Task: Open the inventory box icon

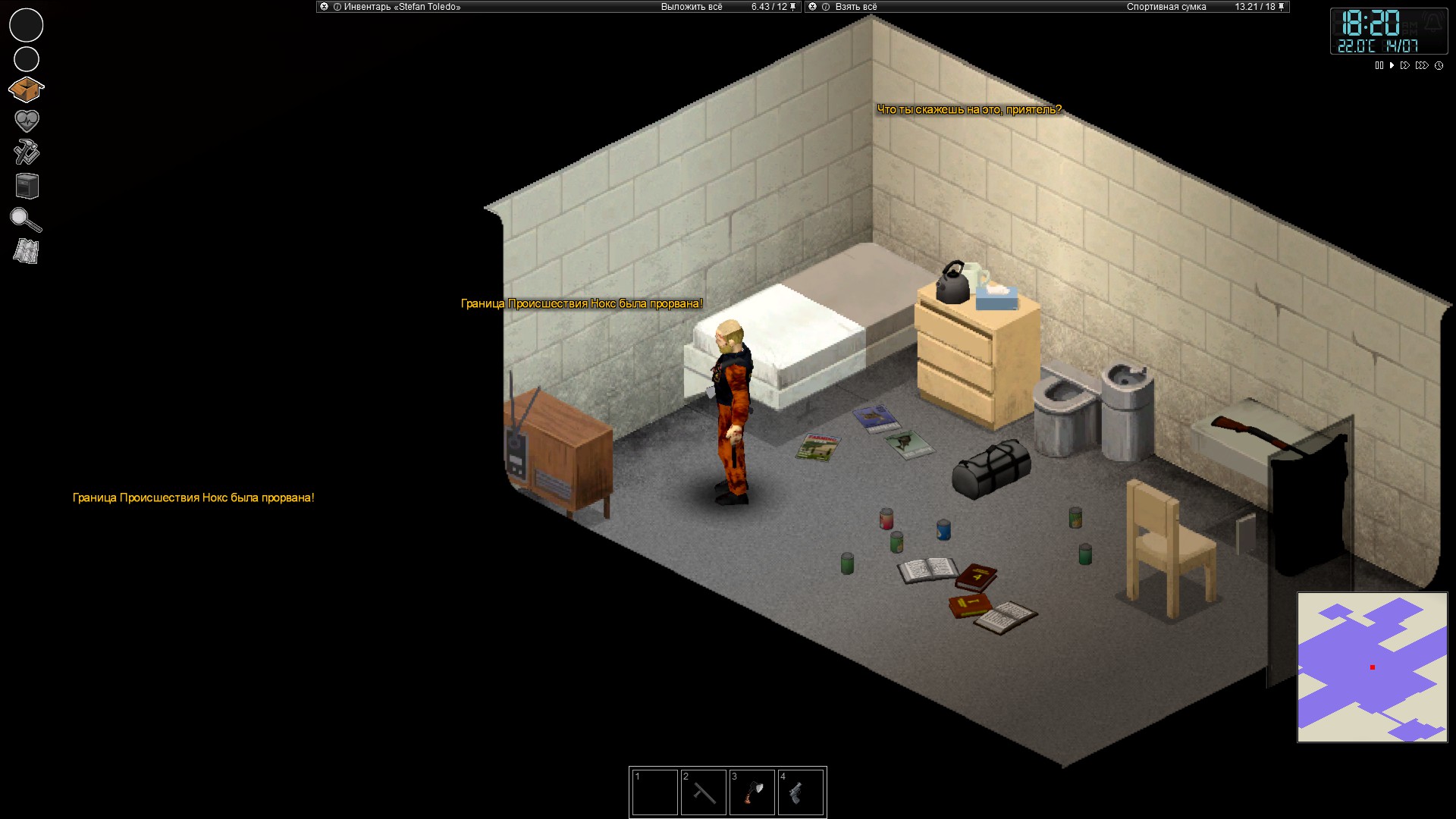Action: [x=26, y=90]
